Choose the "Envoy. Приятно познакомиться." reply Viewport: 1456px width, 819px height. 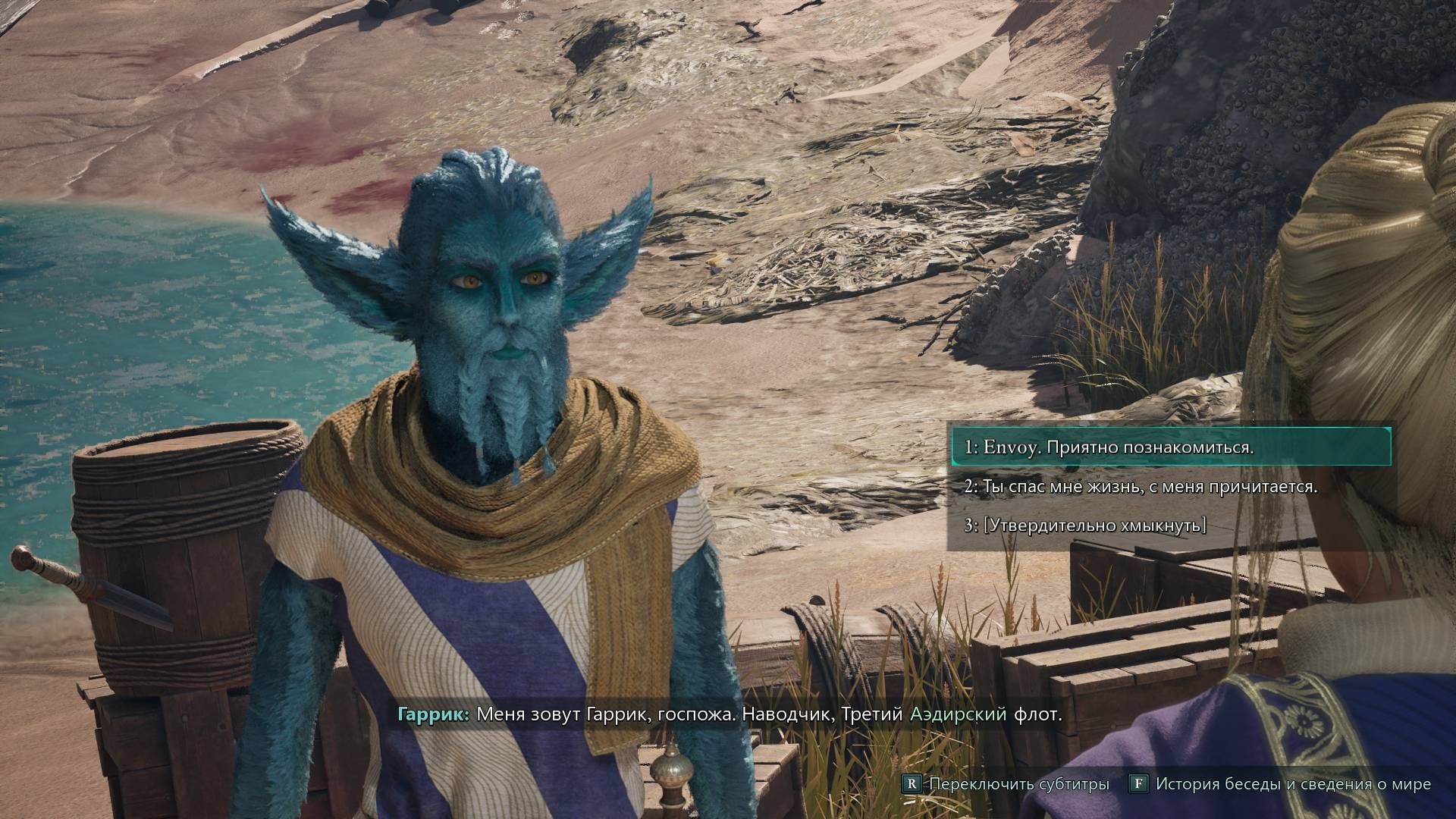(1109, 447)
